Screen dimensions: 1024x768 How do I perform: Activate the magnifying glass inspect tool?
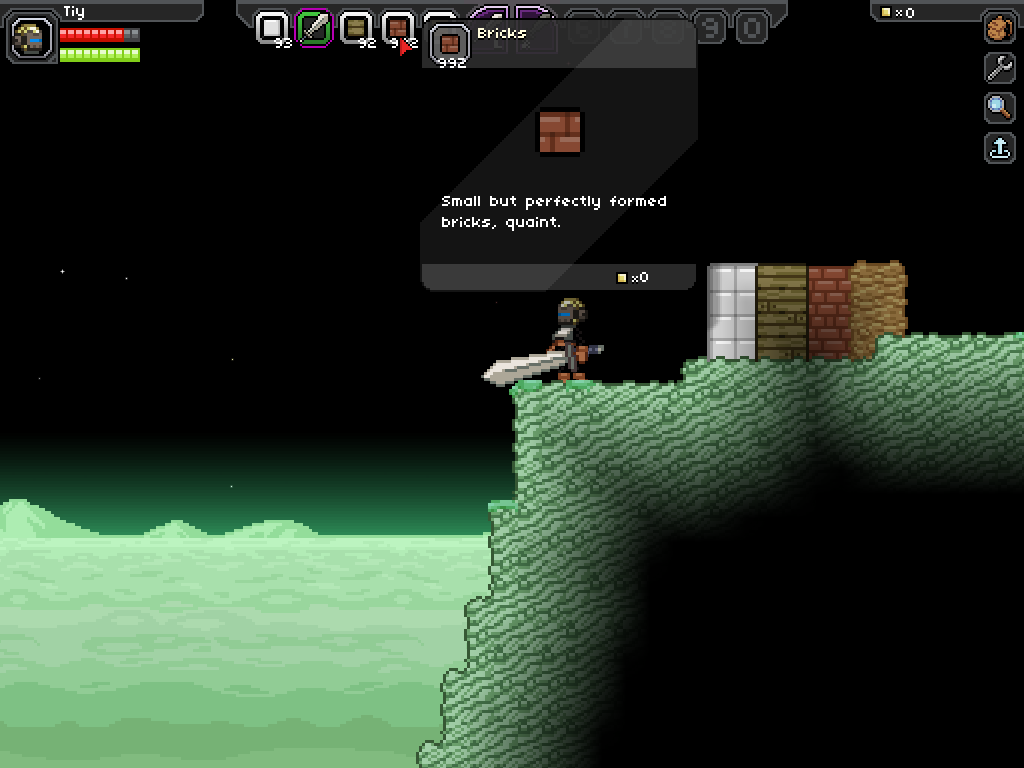[x=999, y=108]
